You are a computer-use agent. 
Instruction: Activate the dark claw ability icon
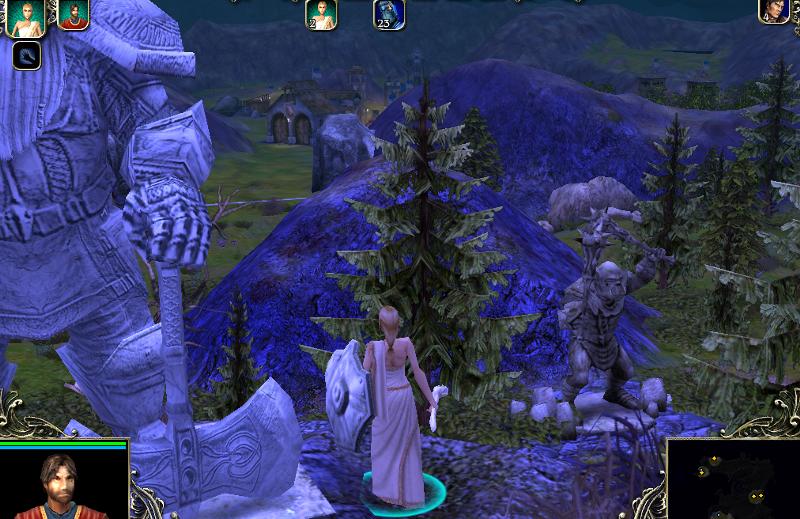pyautogui.click(x=27, y=55)
